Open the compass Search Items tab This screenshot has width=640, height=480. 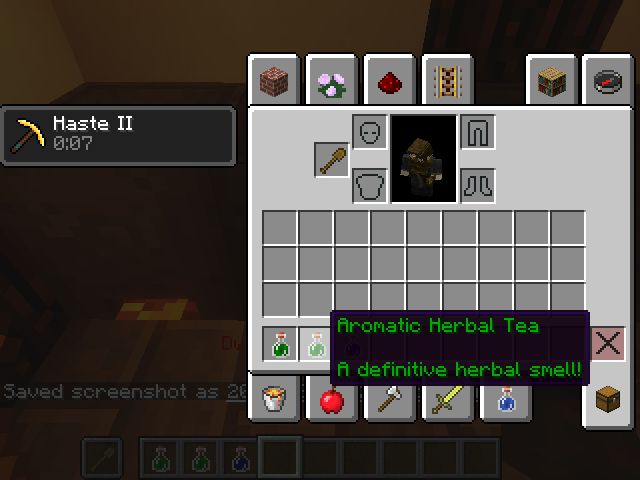(607, 81)
